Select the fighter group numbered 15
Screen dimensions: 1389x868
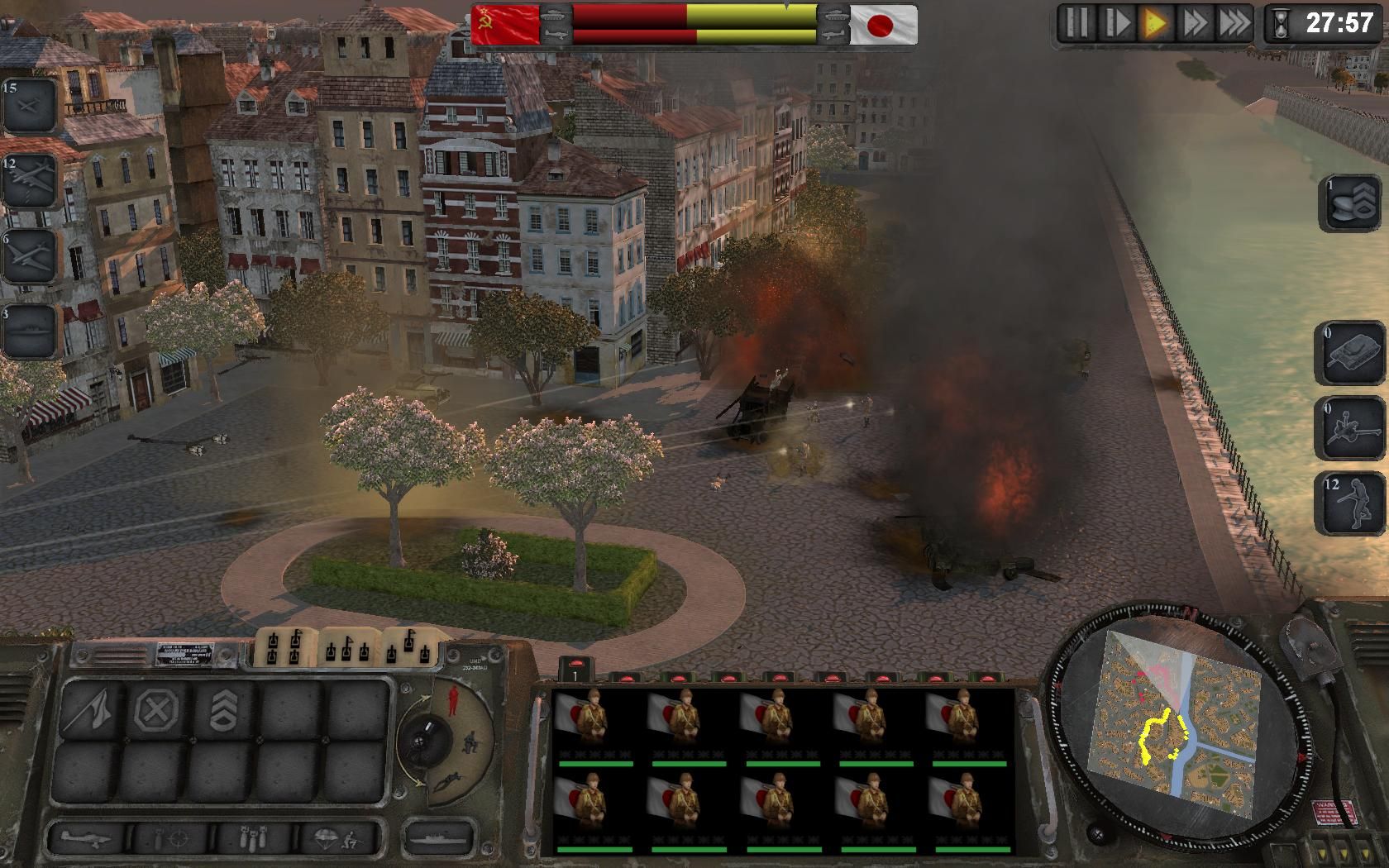(x=30, y=106)
